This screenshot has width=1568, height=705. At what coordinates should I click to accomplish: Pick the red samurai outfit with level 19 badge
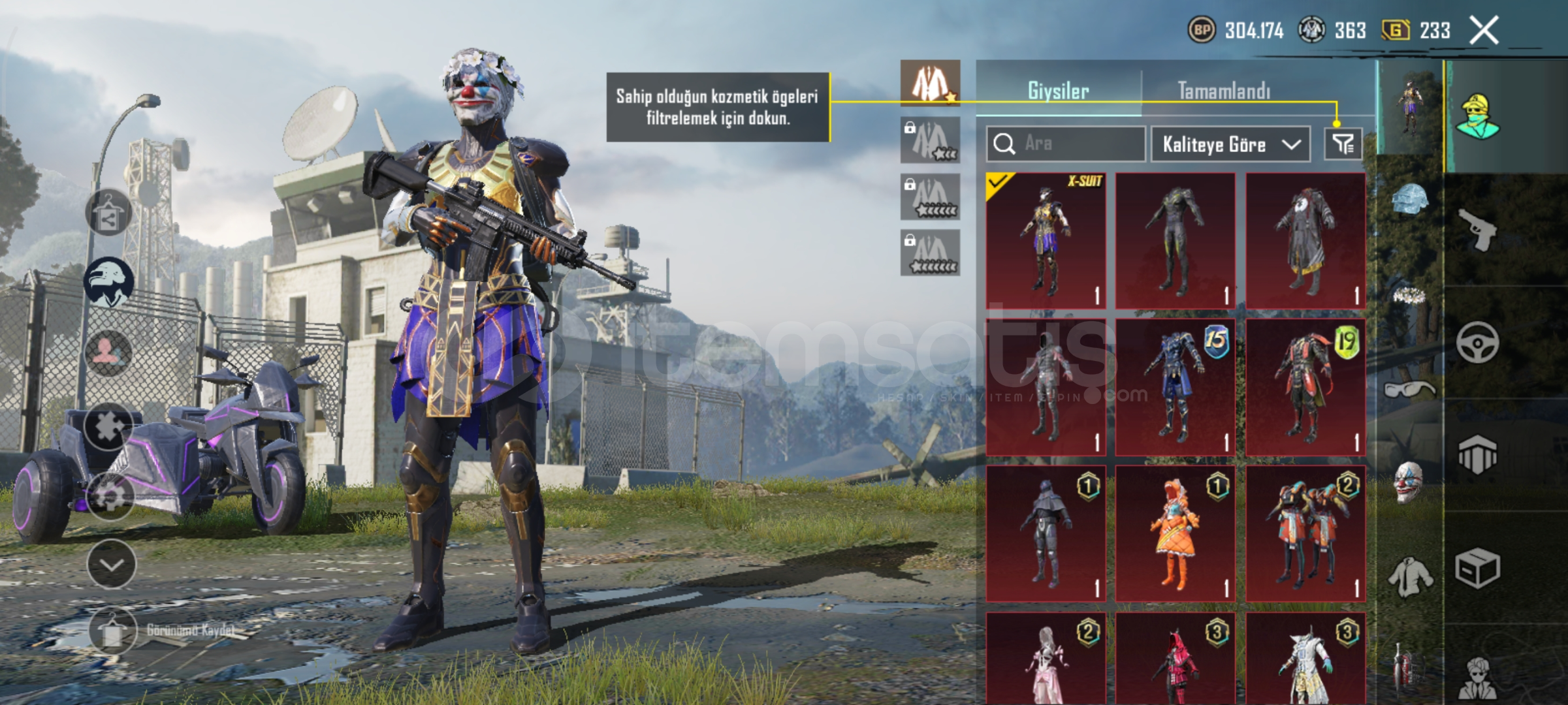coord(1305,387)
